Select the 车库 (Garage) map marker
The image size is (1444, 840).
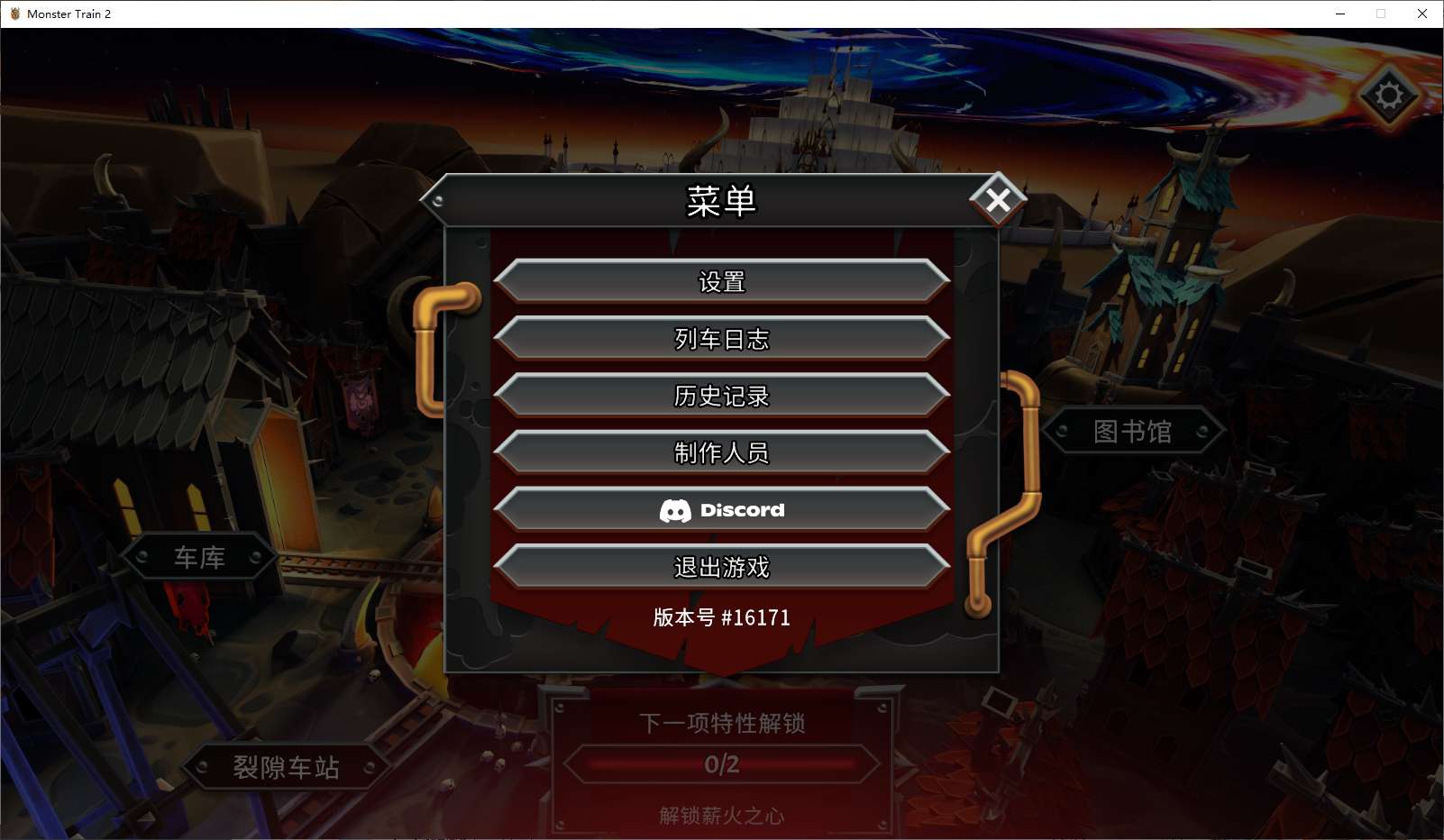coord(199,557)
